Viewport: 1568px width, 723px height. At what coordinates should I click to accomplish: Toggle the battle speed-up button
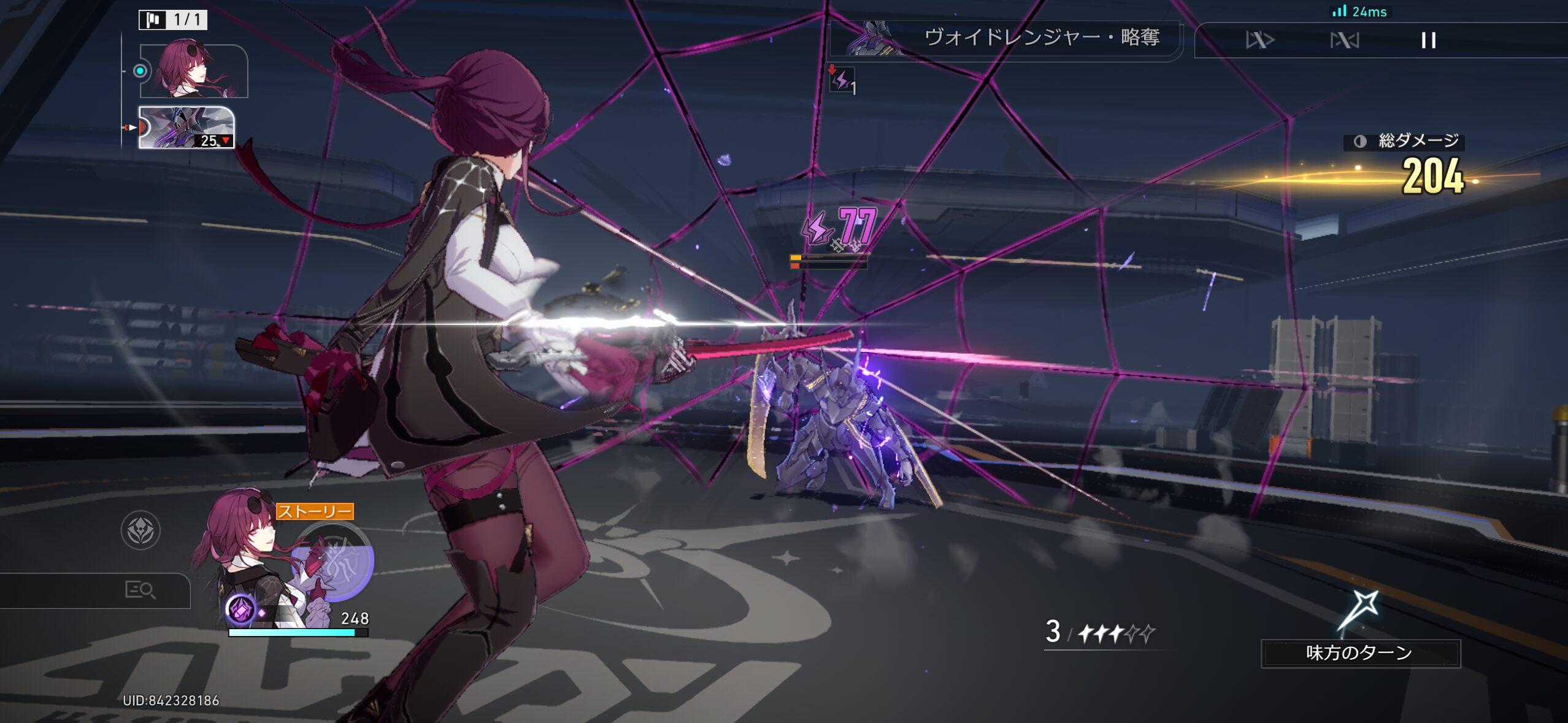tap(1259, 40)
